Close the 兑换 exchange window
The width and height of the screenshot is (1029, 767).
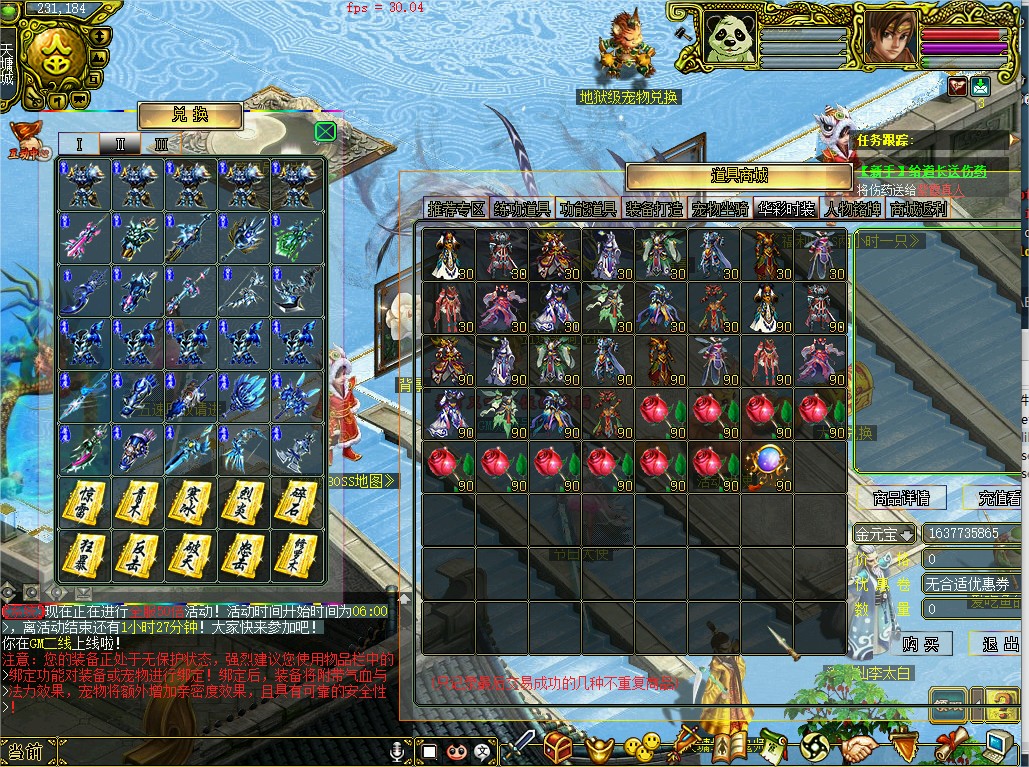325,132
